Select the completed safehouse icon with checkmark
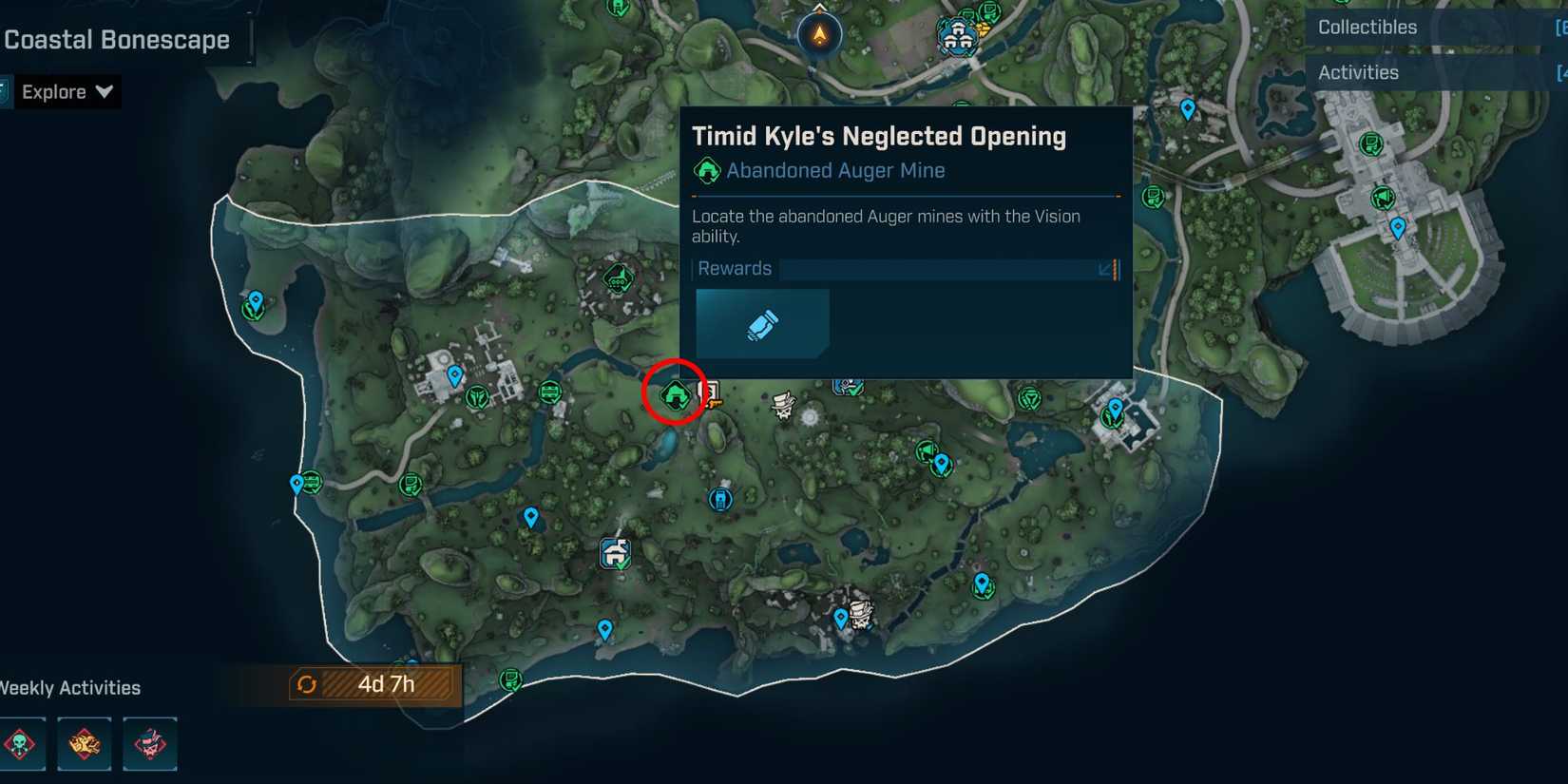Screen dimensions: 1568x784 click(615, 553)
